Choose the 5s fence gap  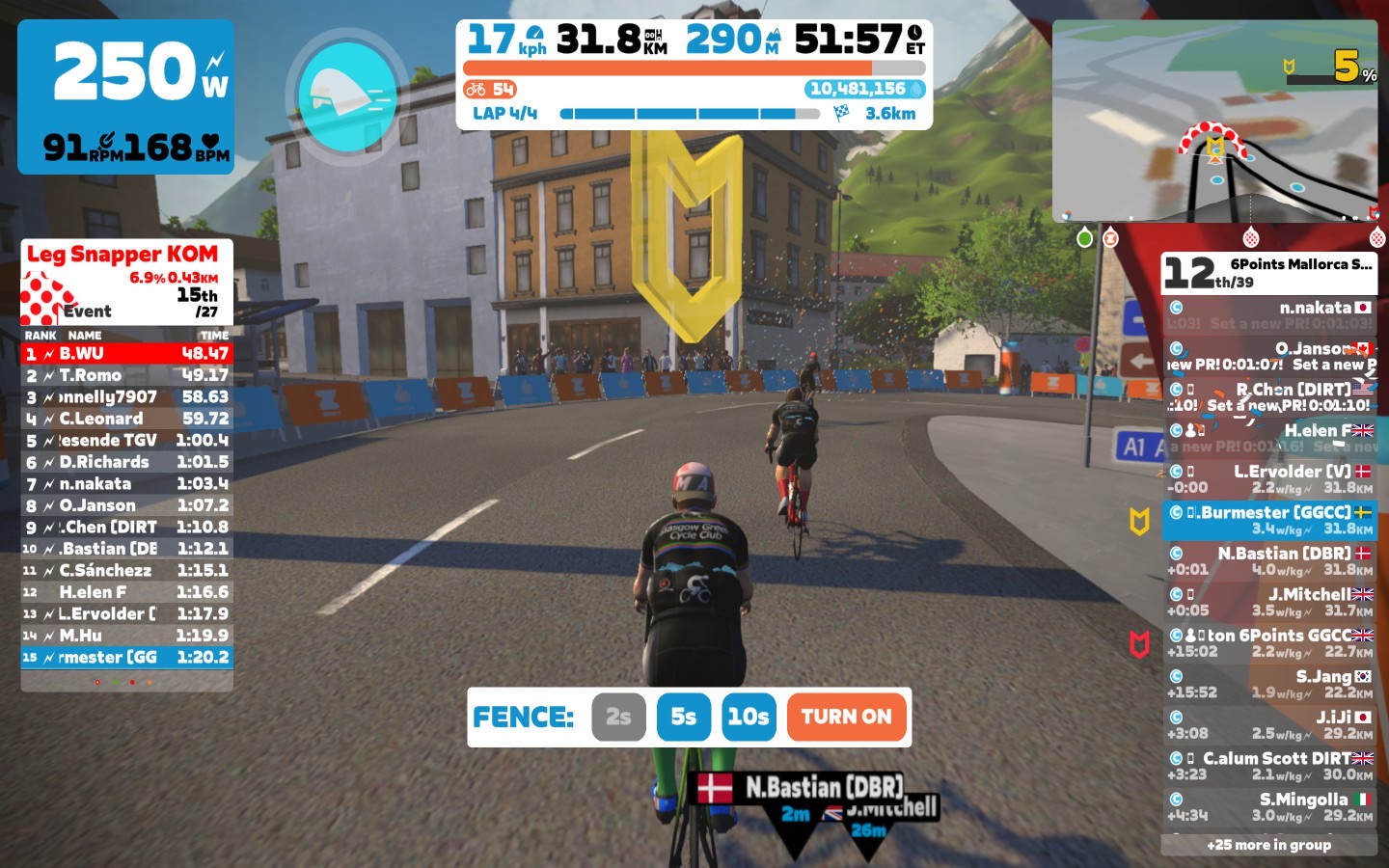[x=683, y=717]
